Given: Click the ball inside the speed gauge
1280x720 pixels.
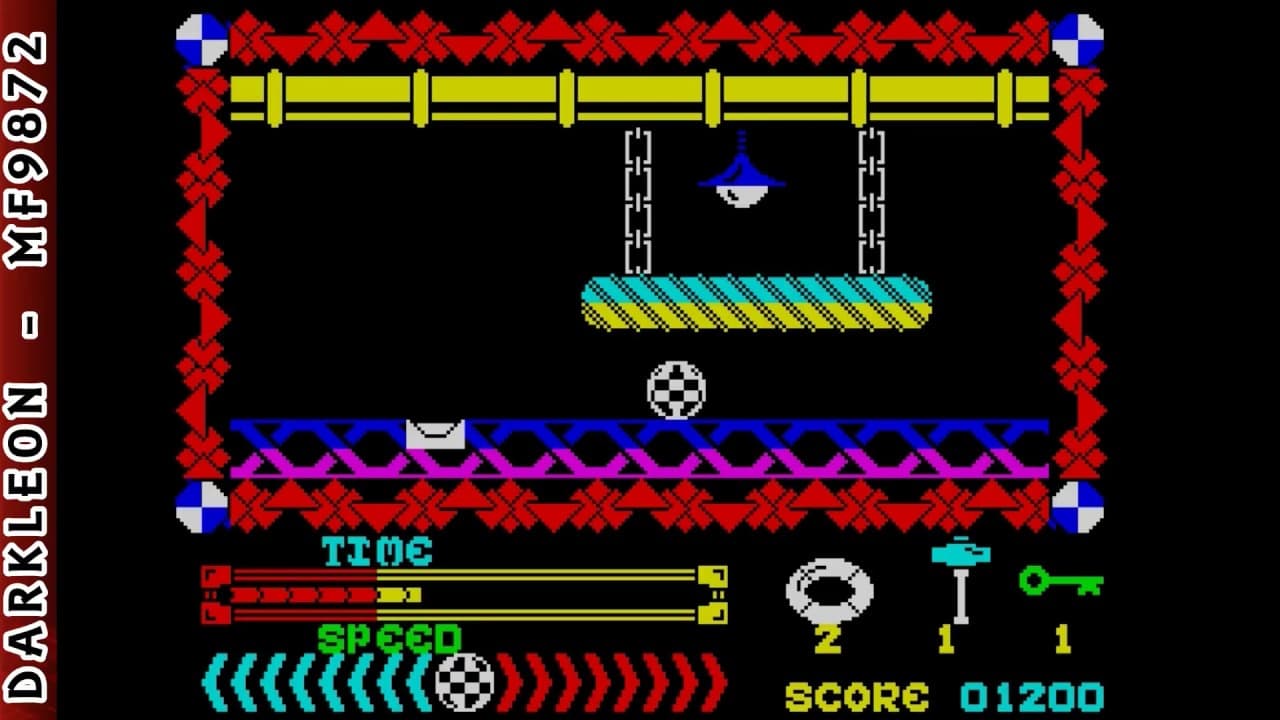Looking at the screenshot, I should 466,682.
